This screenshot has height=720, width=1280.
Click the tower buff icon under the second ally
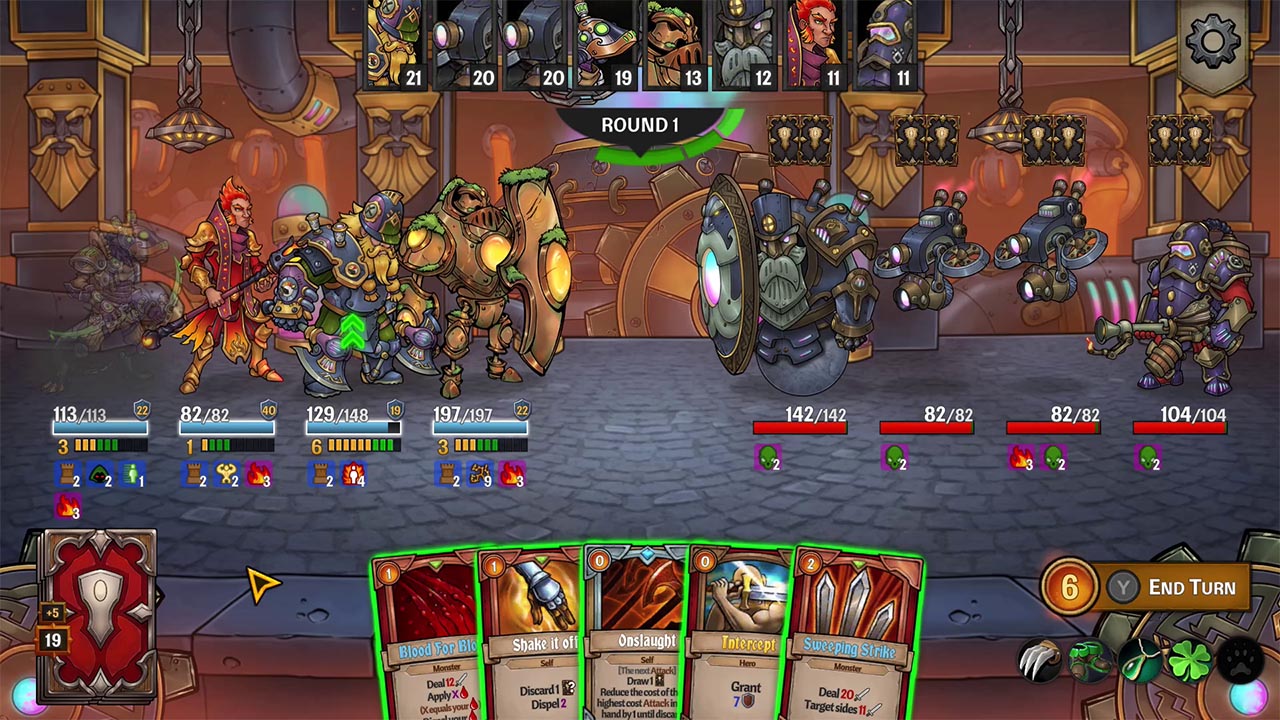[193, 474]
